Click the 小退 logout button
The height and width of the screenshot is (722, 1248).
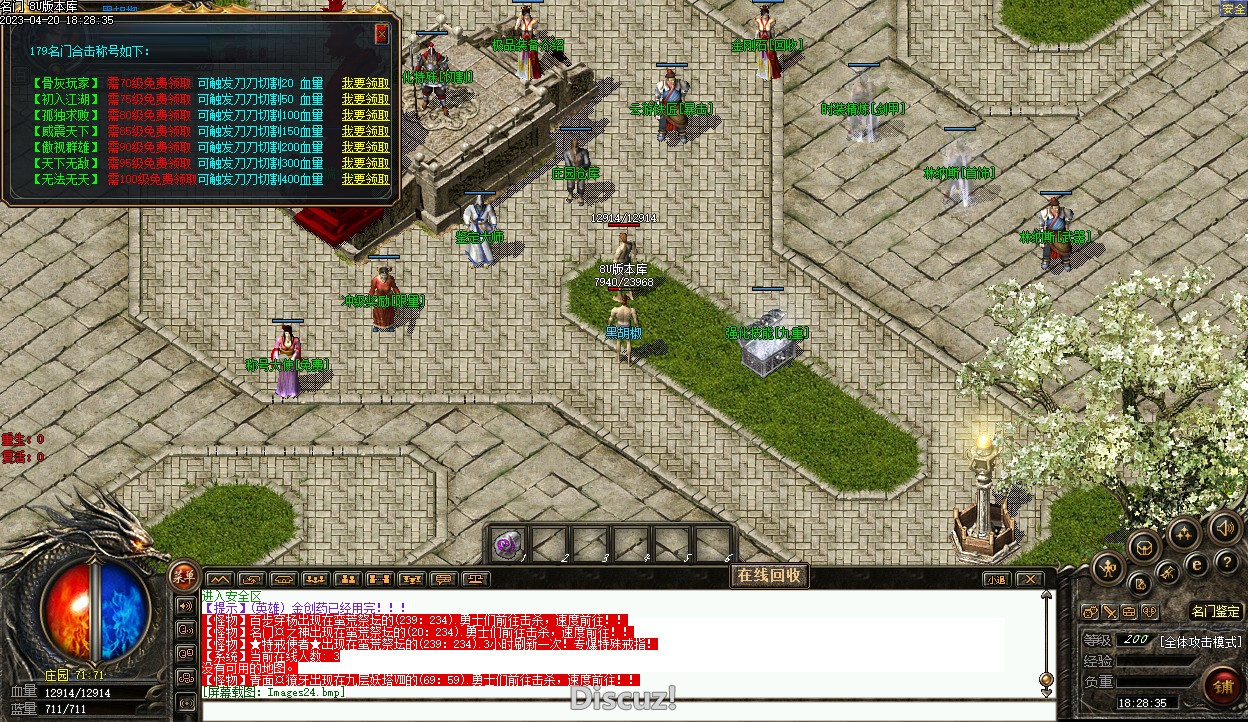click(x=996, y=579)
